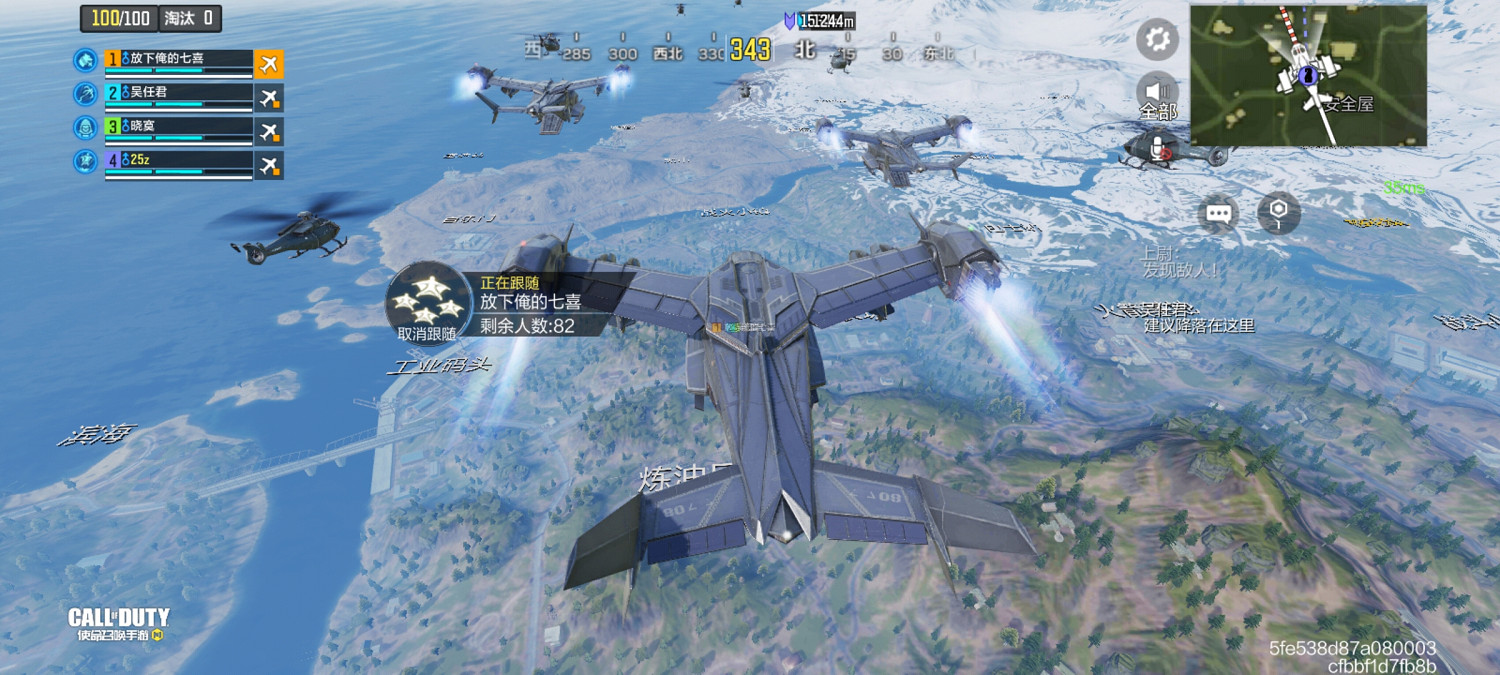Tap the class icon left of 吴任君

(x=86, y=94)
